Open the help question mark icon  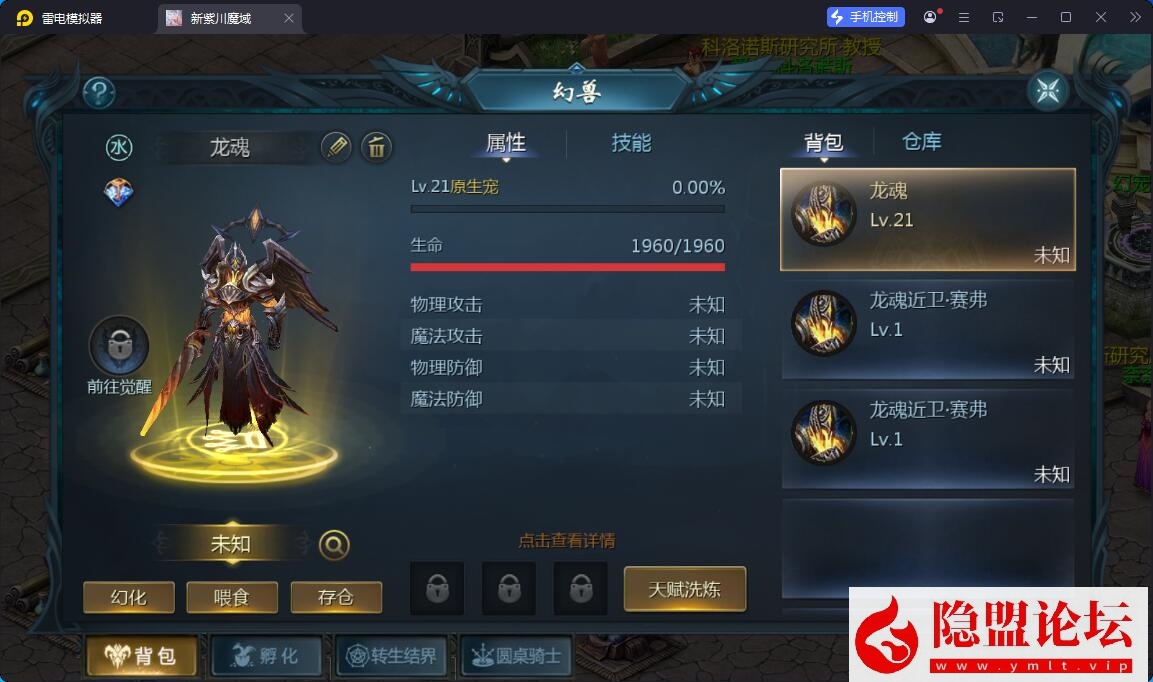(x=99, y=93)
